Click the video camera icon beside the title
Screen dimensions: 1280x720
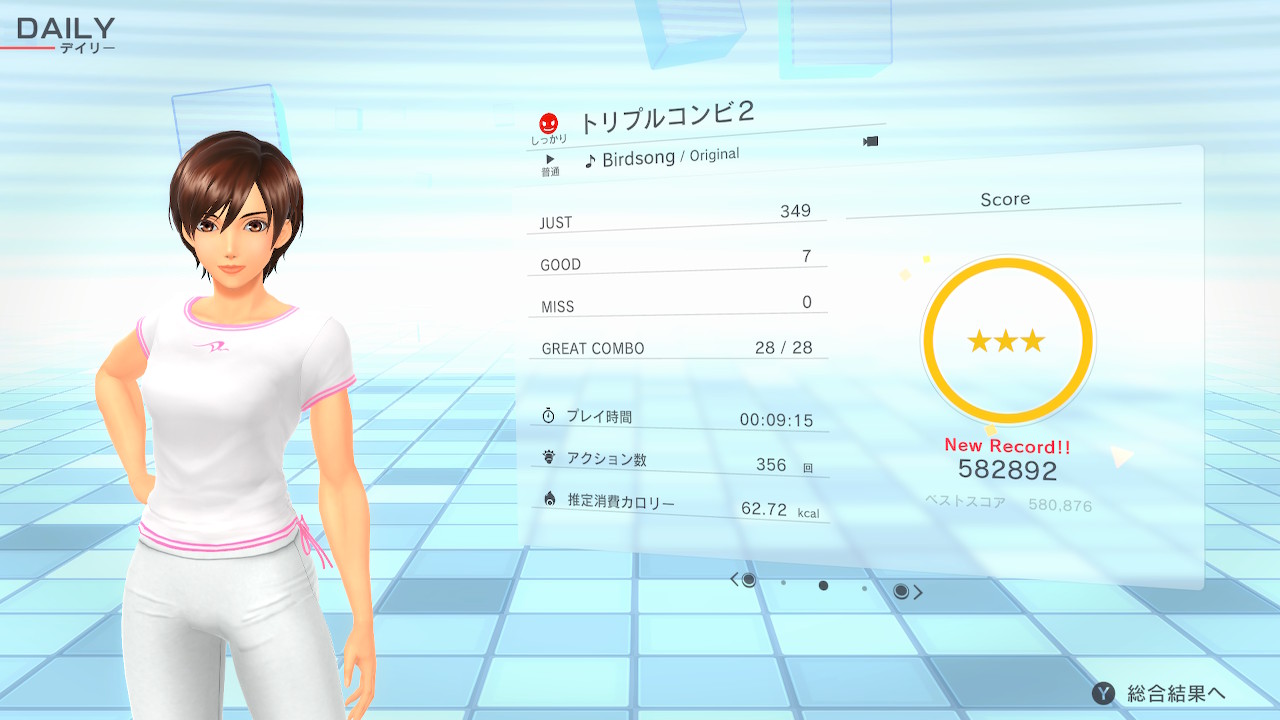pyautogui.click(x=870, y=141)
